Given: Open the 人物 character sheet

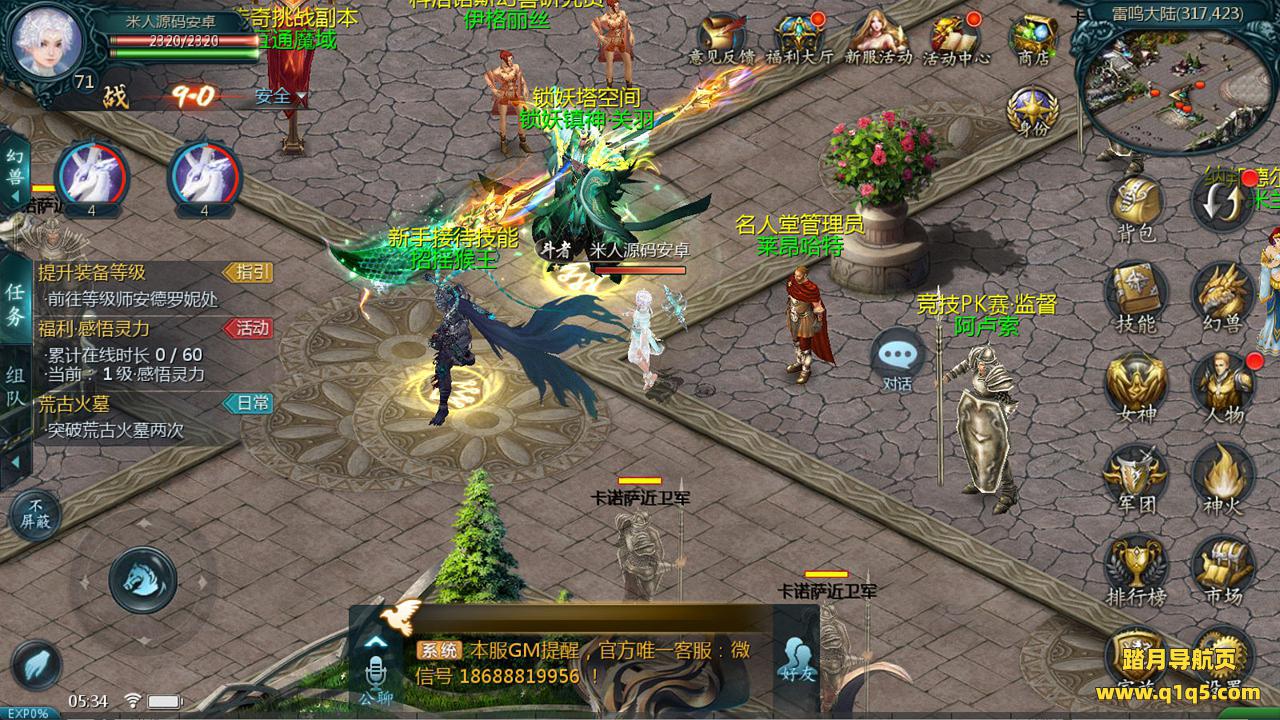Looking at the screenshot, I should tap(1223, 383).
